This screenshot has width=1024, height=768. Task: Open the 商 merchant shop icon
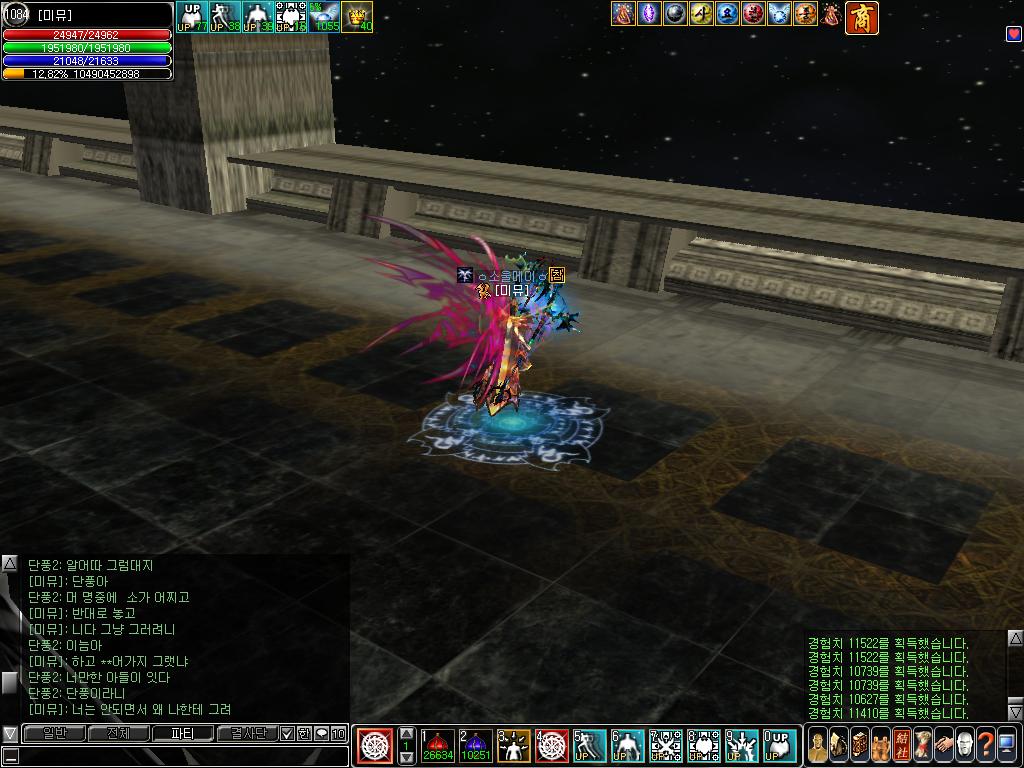pos(861,18)
